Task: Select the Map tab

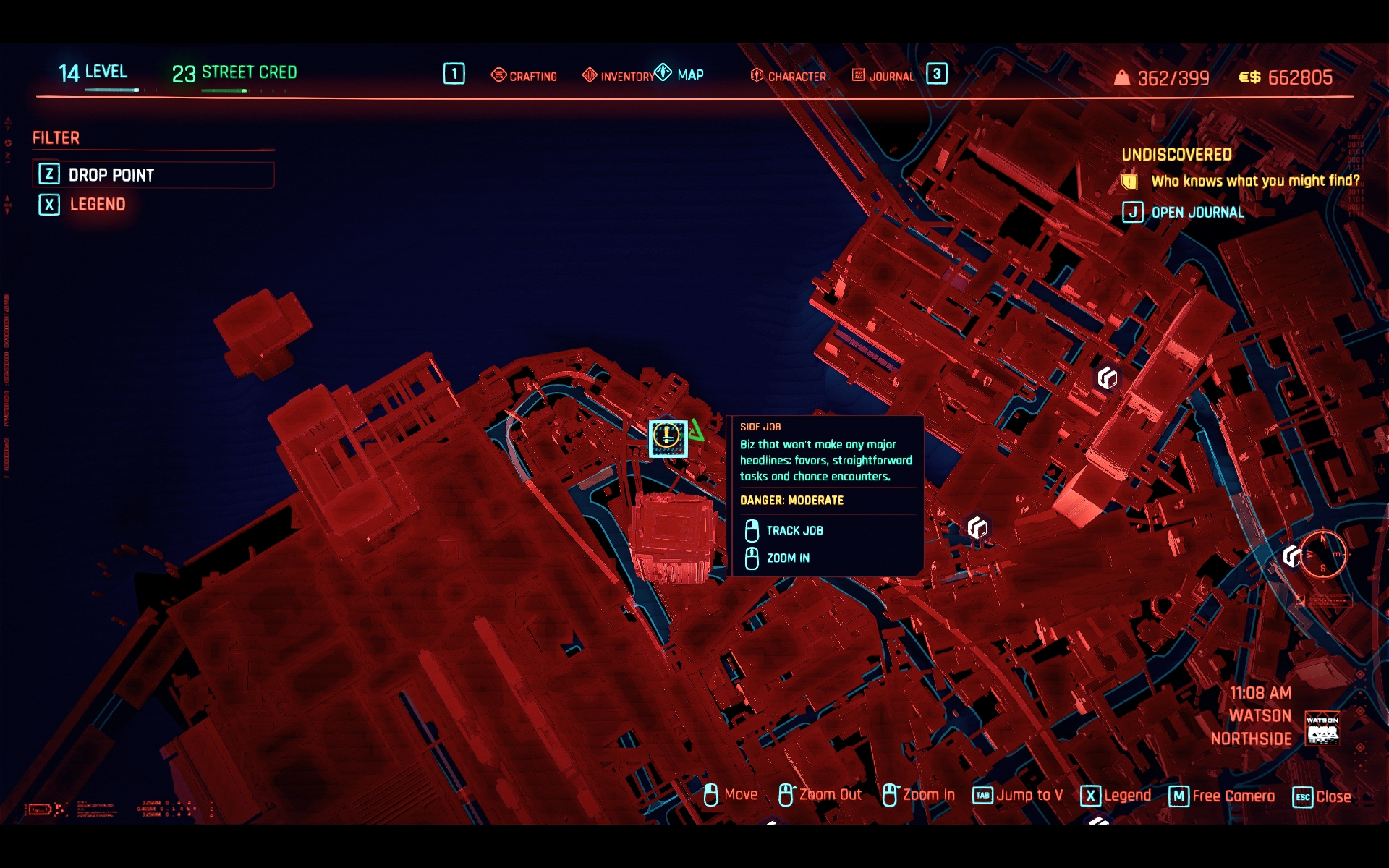Action: tap(680, 75)
